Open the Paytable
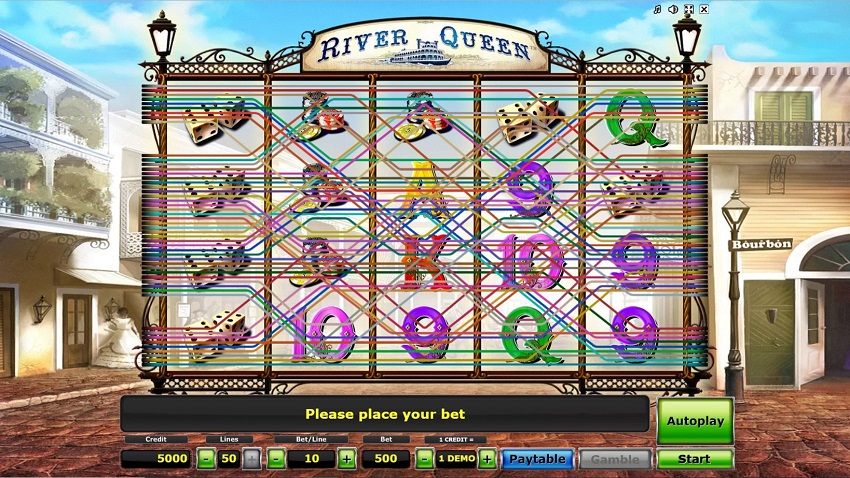This screenshot has height=478, width=850. tap(537, 459)
